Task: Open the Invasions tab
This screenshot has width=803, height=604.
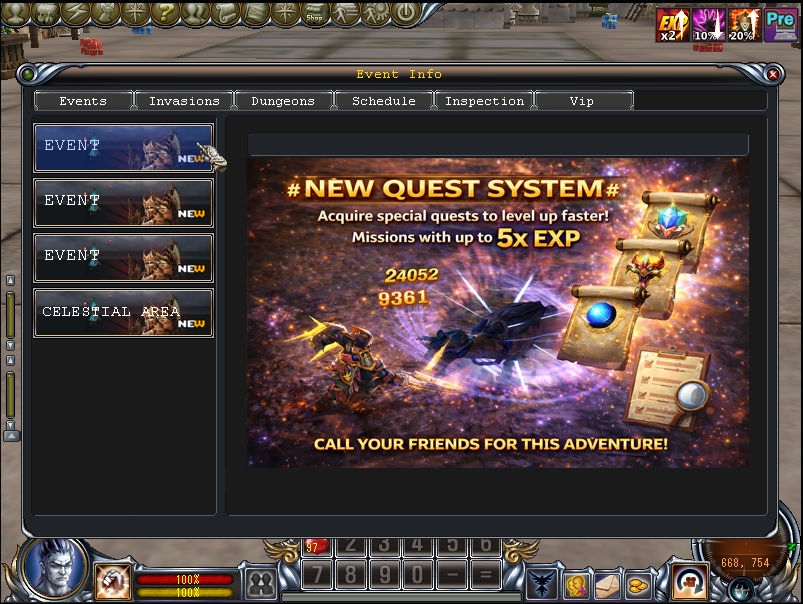Action: 184,101
